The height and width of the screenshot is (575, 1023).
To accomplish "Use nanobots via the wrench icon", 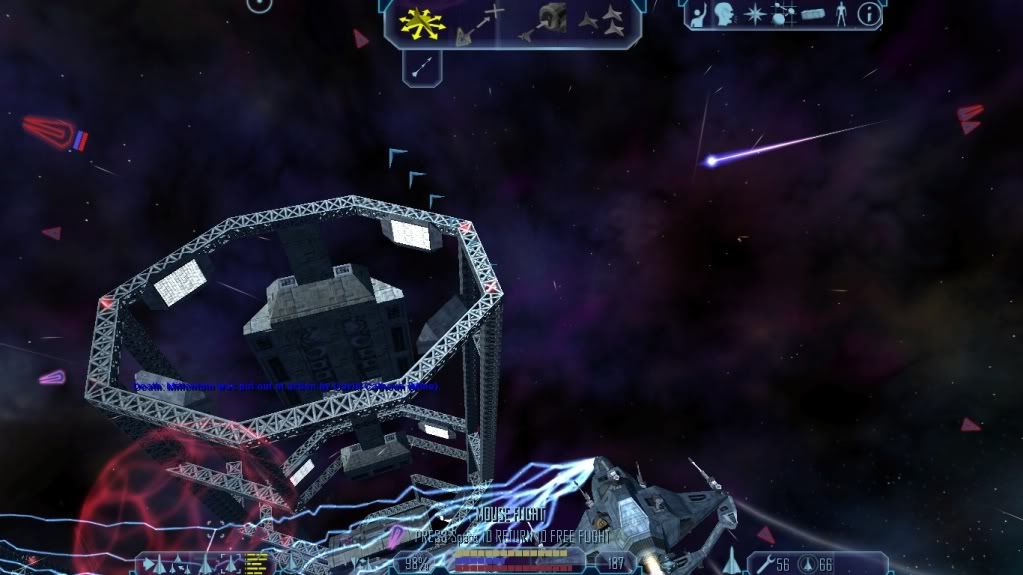I will pyautogui.click(x=763, y=565).
